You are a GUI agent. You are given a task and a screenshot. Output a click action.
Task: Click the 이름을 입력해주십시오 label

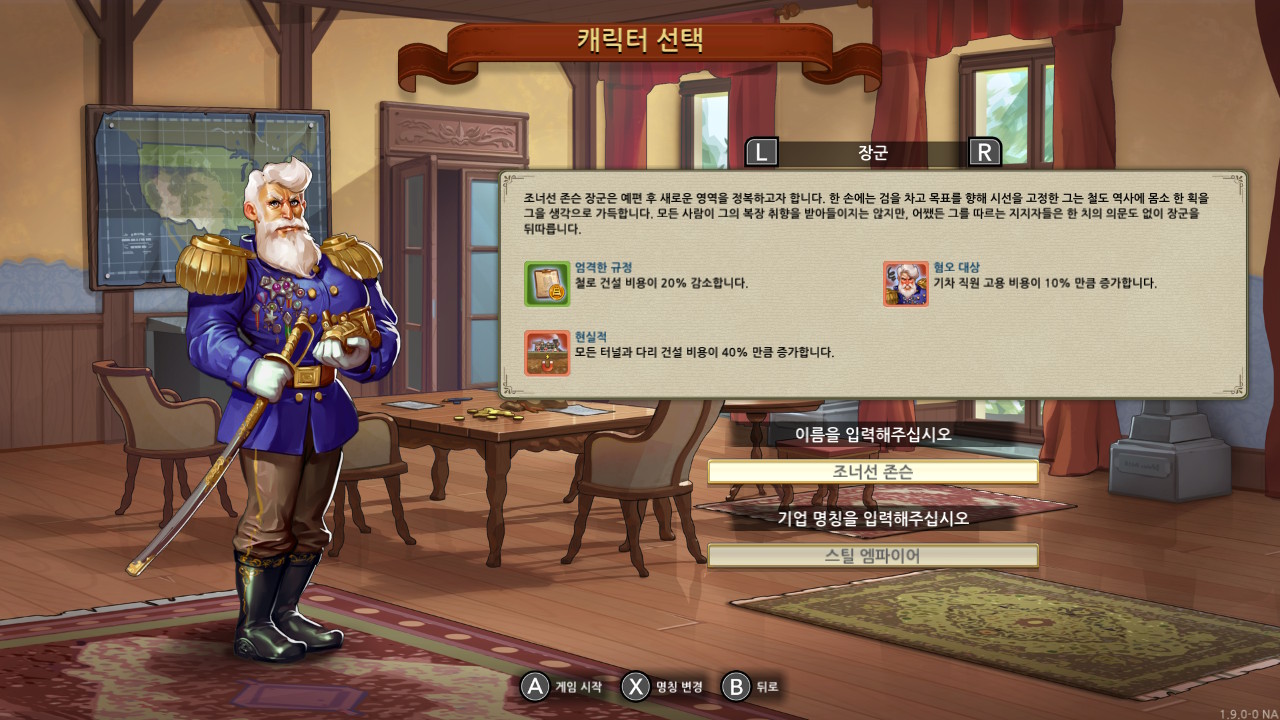873,436
